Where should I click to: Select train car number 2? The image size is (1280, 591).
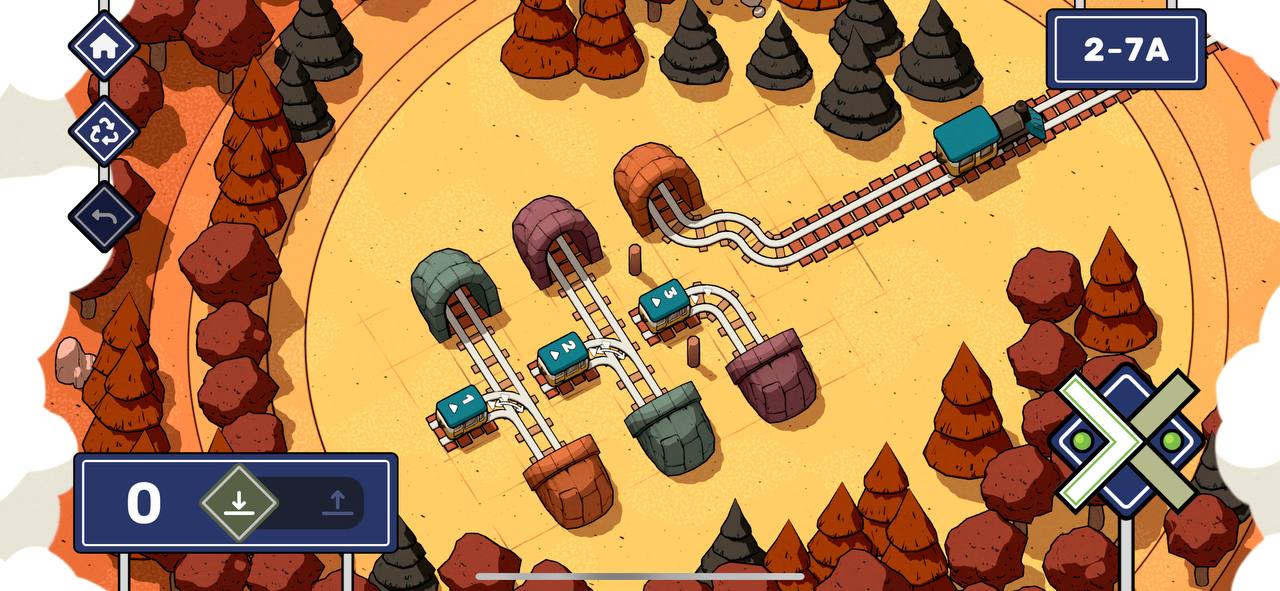point(562,355)
